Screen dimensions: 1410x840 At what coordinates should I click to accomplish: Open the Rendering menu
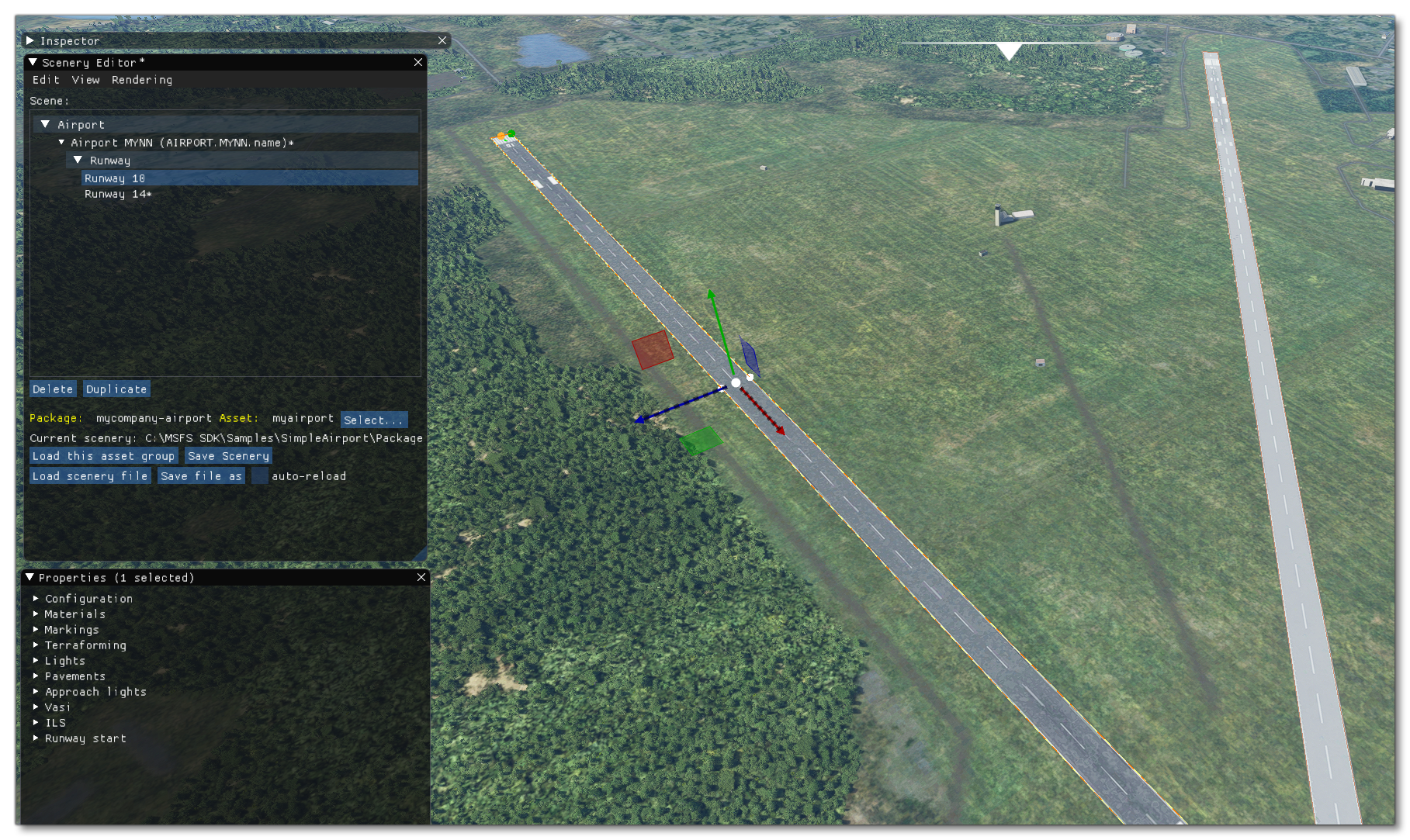point(143,80)
